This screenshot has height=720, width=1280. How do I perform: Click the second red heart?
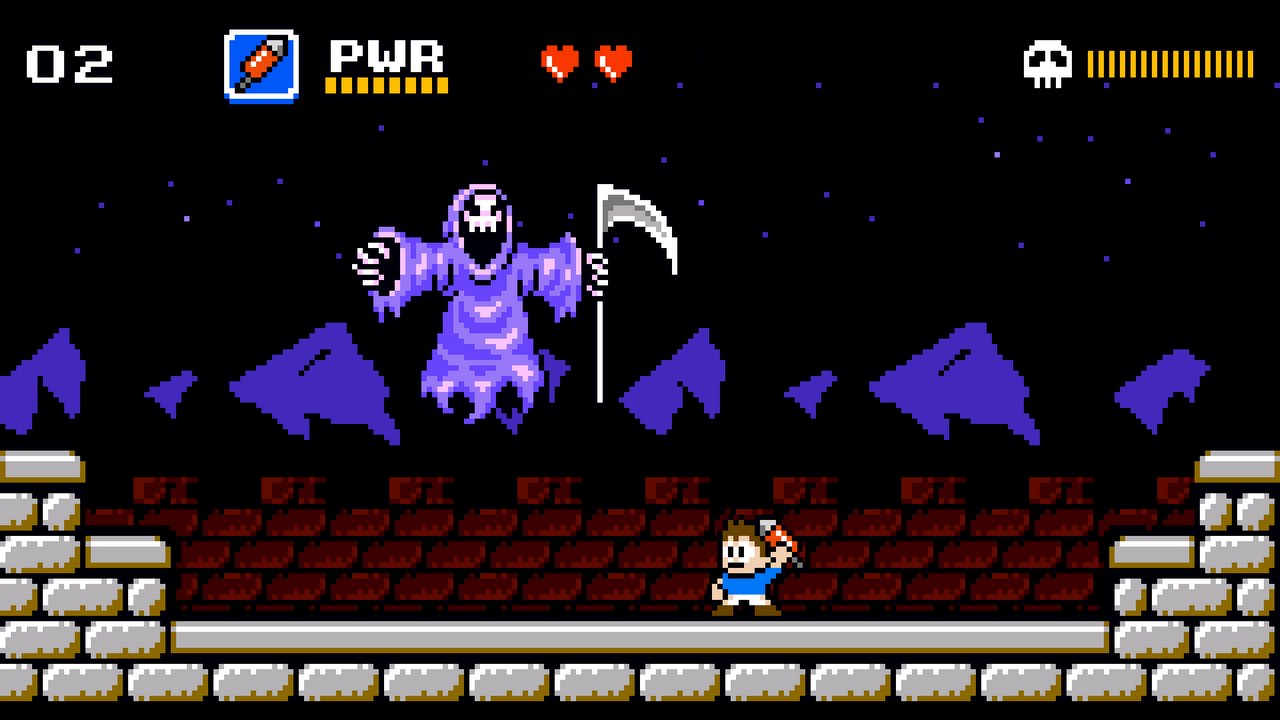coord(616,60)
